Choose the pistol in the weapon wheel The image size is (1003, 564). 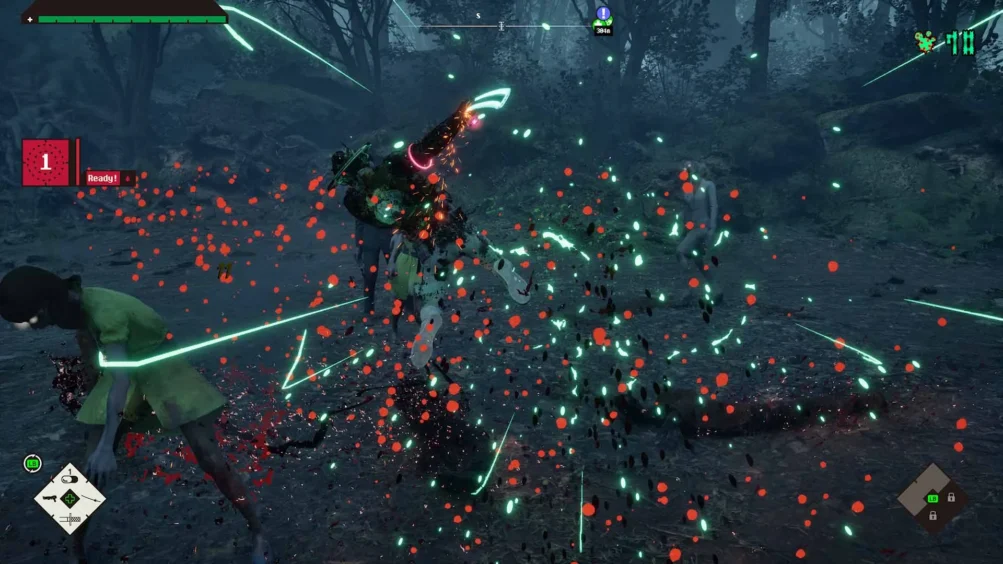point(50,496)
